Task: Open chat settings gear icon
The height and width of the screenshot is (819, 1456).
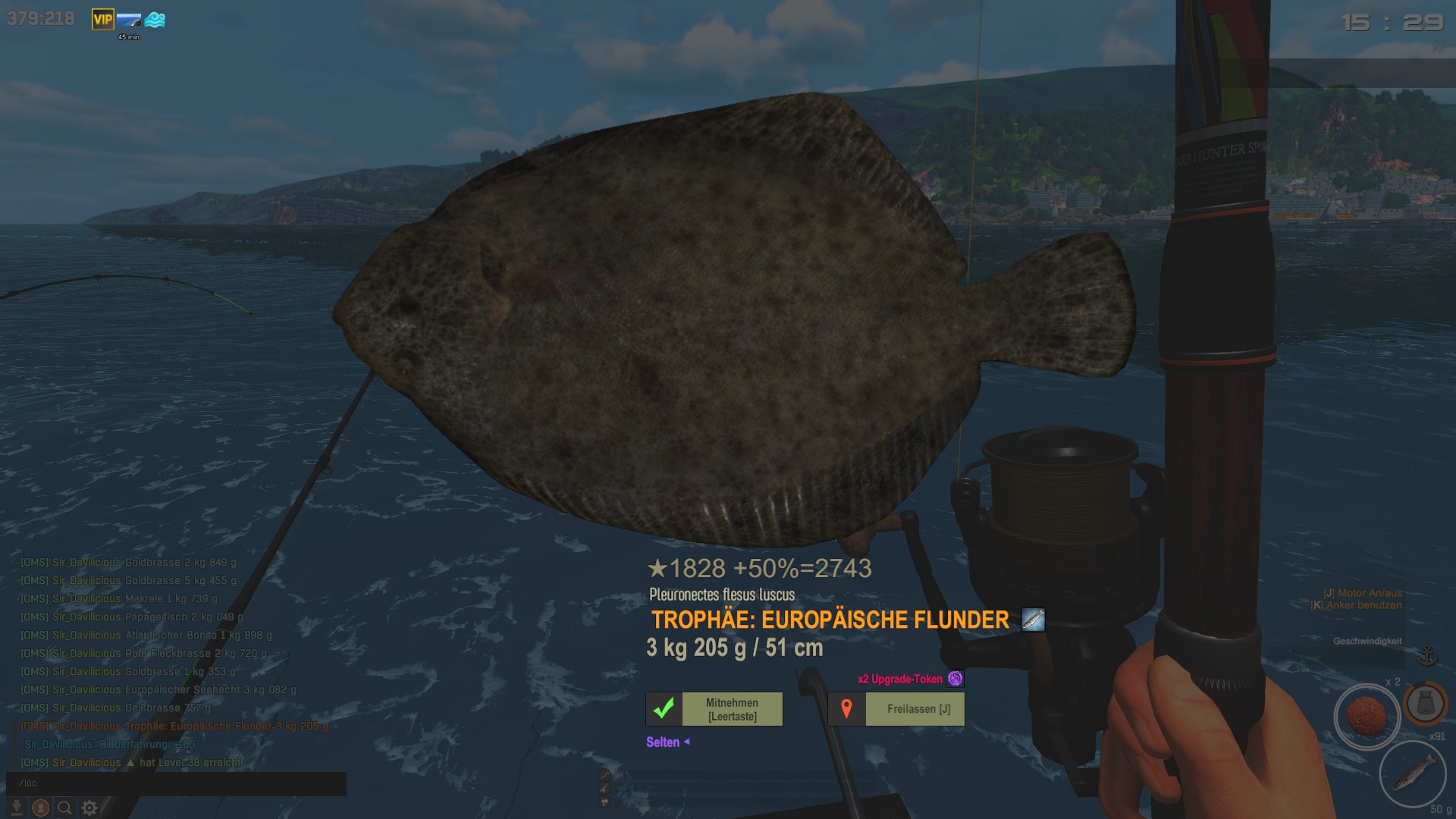Action: coord(89,808)
